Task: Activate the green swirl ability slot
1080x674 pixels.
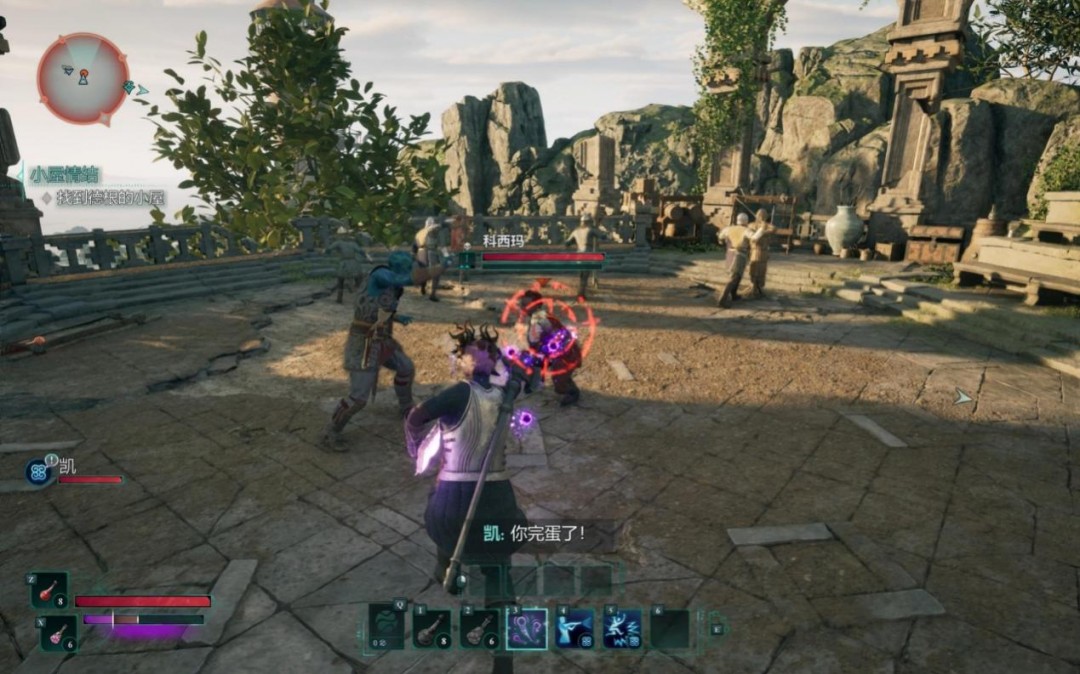Action: [x=386, y=629]
